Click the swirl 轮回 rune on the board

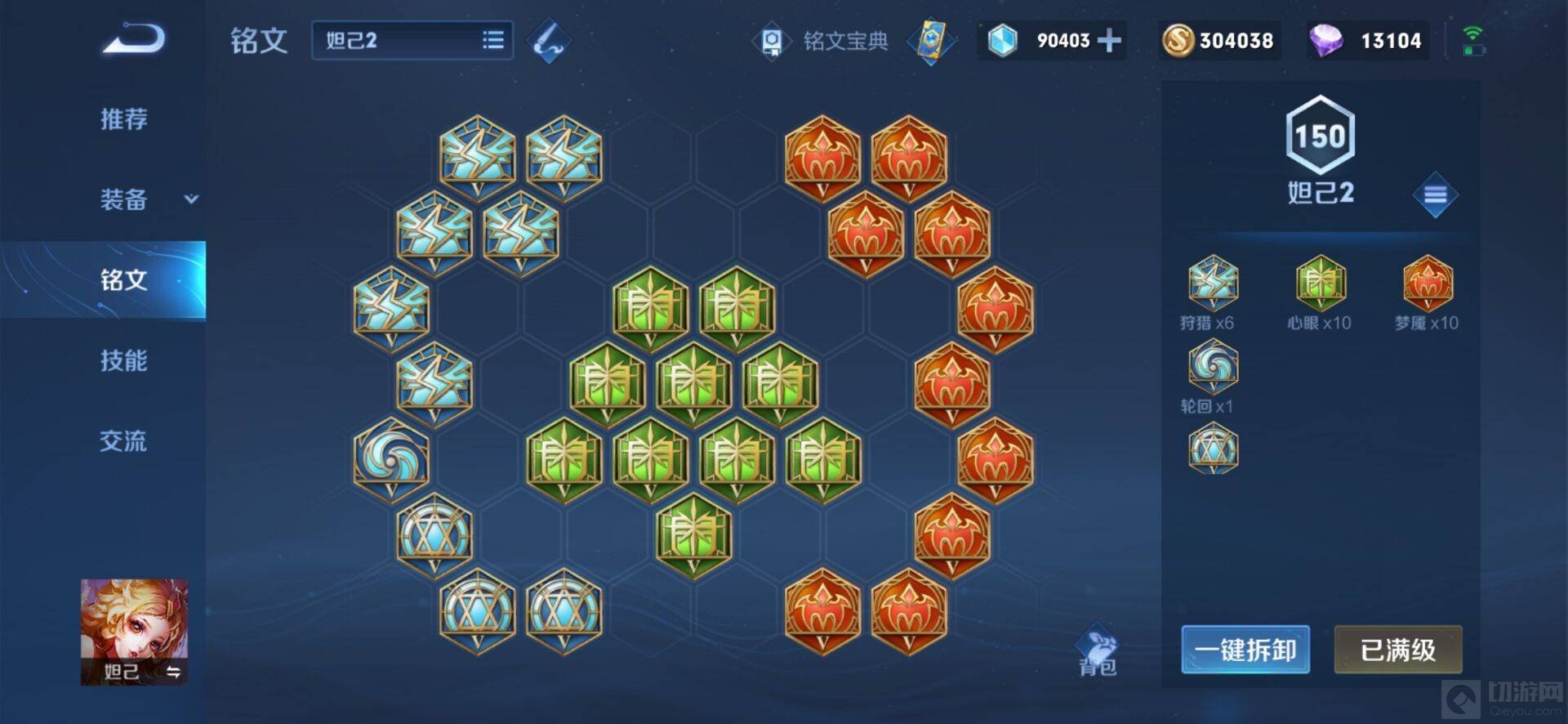click(x=391, y=458)
